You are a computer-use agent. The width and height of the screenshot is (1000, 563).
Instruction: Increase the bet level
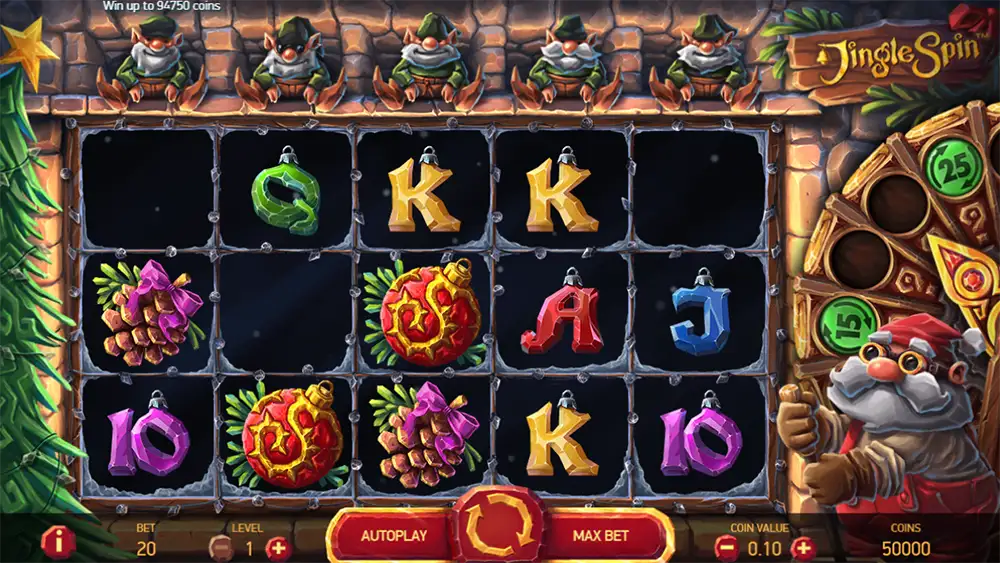click(x=277, y=548)
